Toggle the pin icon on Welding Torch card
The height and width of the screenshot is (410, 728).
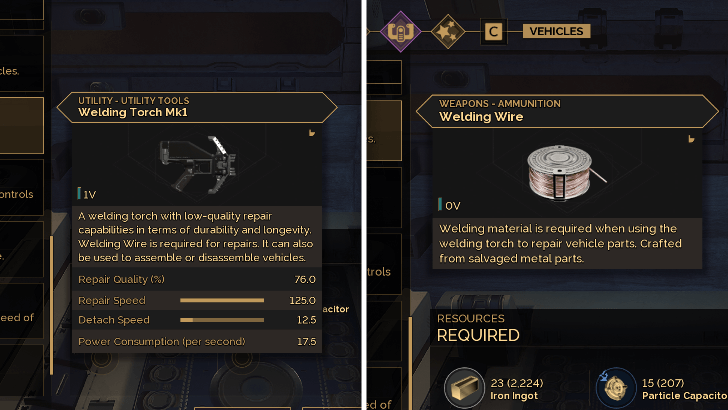pos(311,132)
